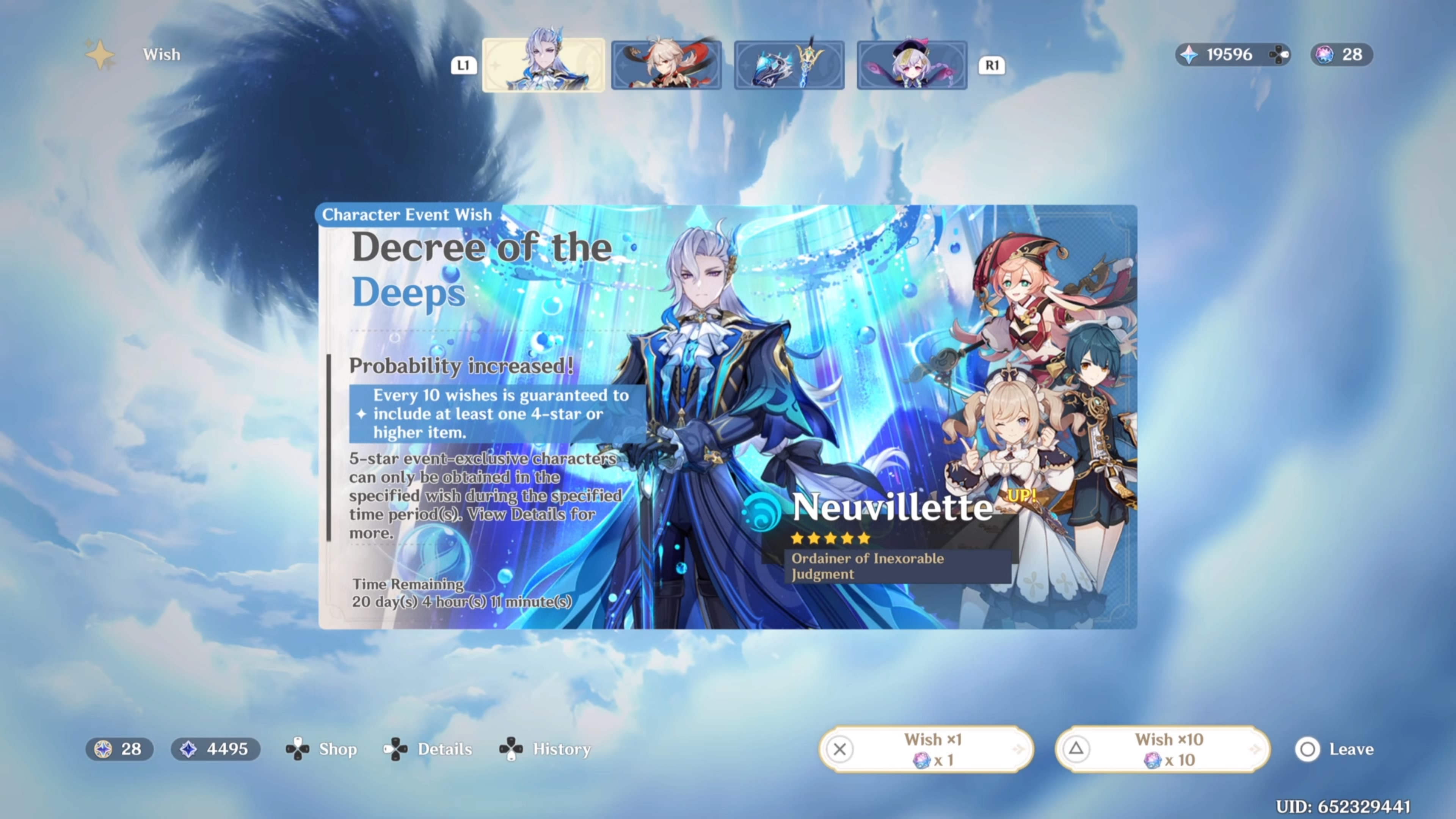This screenshot has width=1456, height=819.
Task: Open the wish History page
Action: coord(546,749)
